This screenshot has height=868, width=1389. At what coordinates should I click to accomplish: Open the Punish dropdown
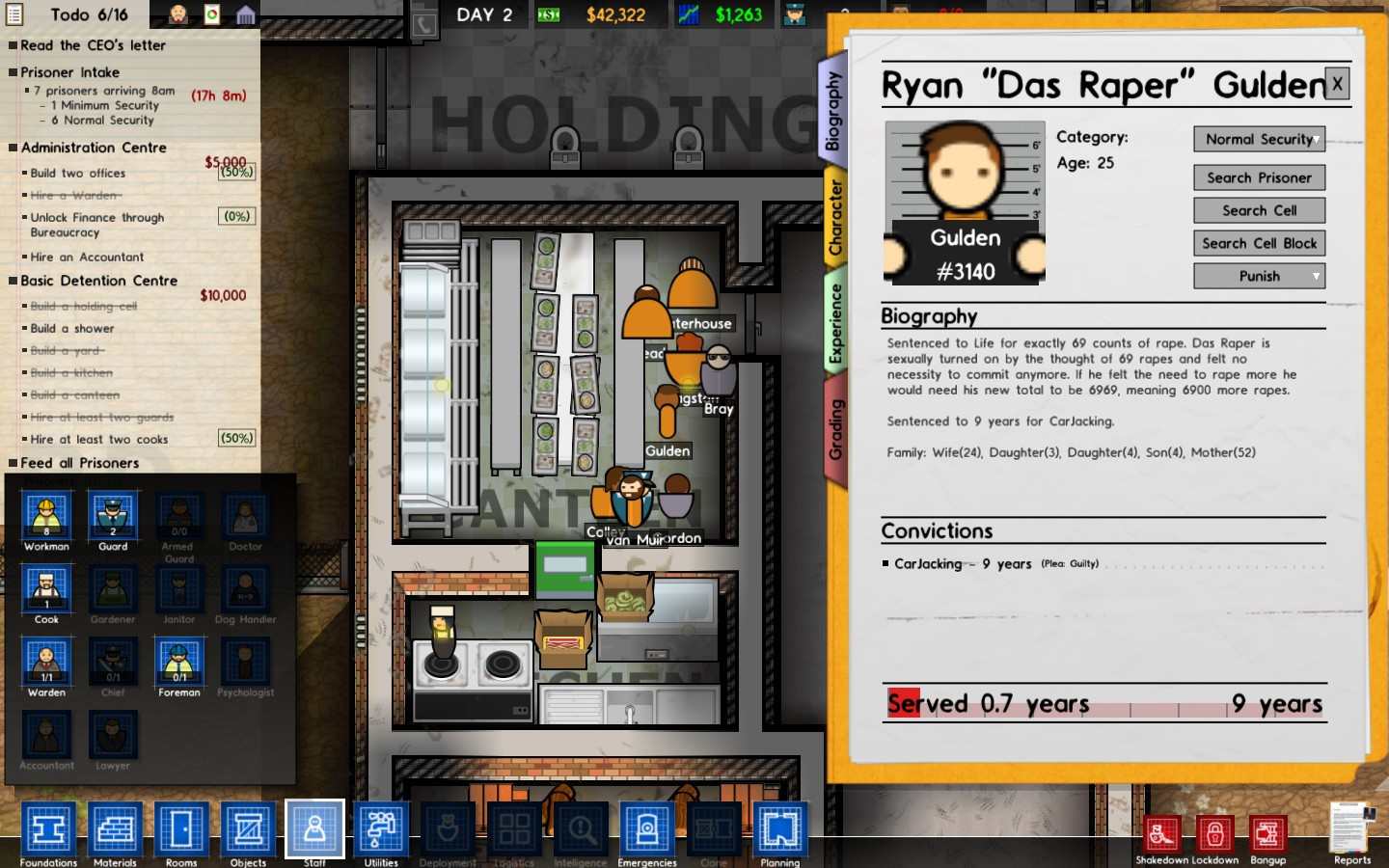click(x=1259, y=276)
